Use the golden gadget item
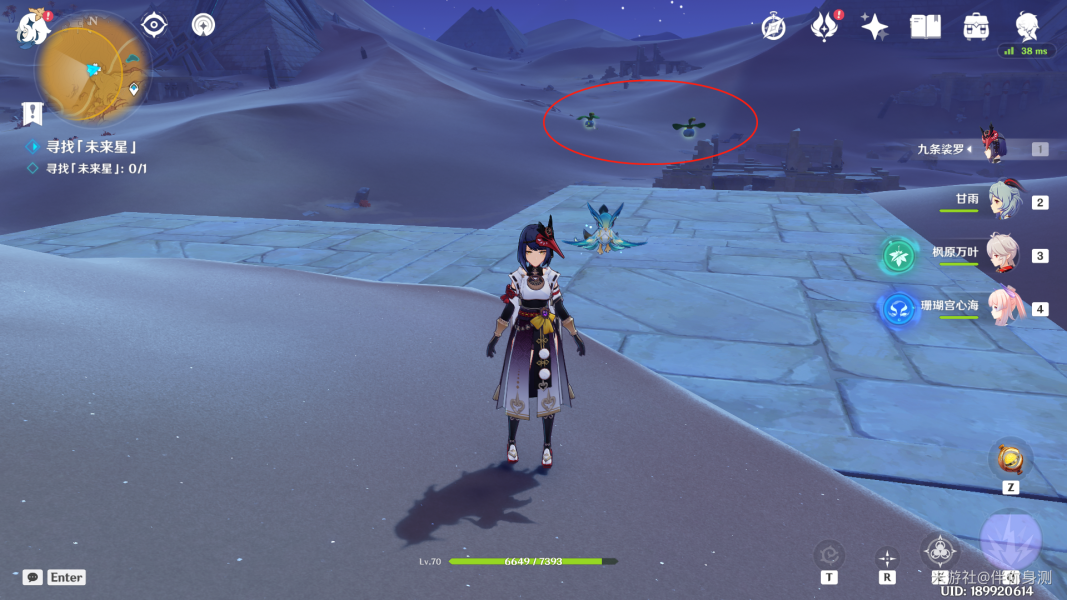Screen dimensions: 1067x600 [x=1011, y=460]
